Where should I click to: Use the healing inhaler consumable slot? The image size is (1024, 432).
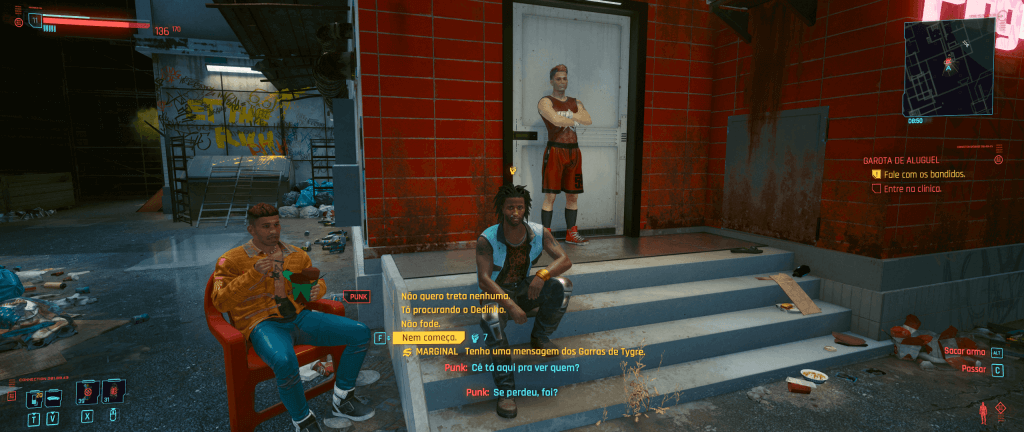[87, 391]
